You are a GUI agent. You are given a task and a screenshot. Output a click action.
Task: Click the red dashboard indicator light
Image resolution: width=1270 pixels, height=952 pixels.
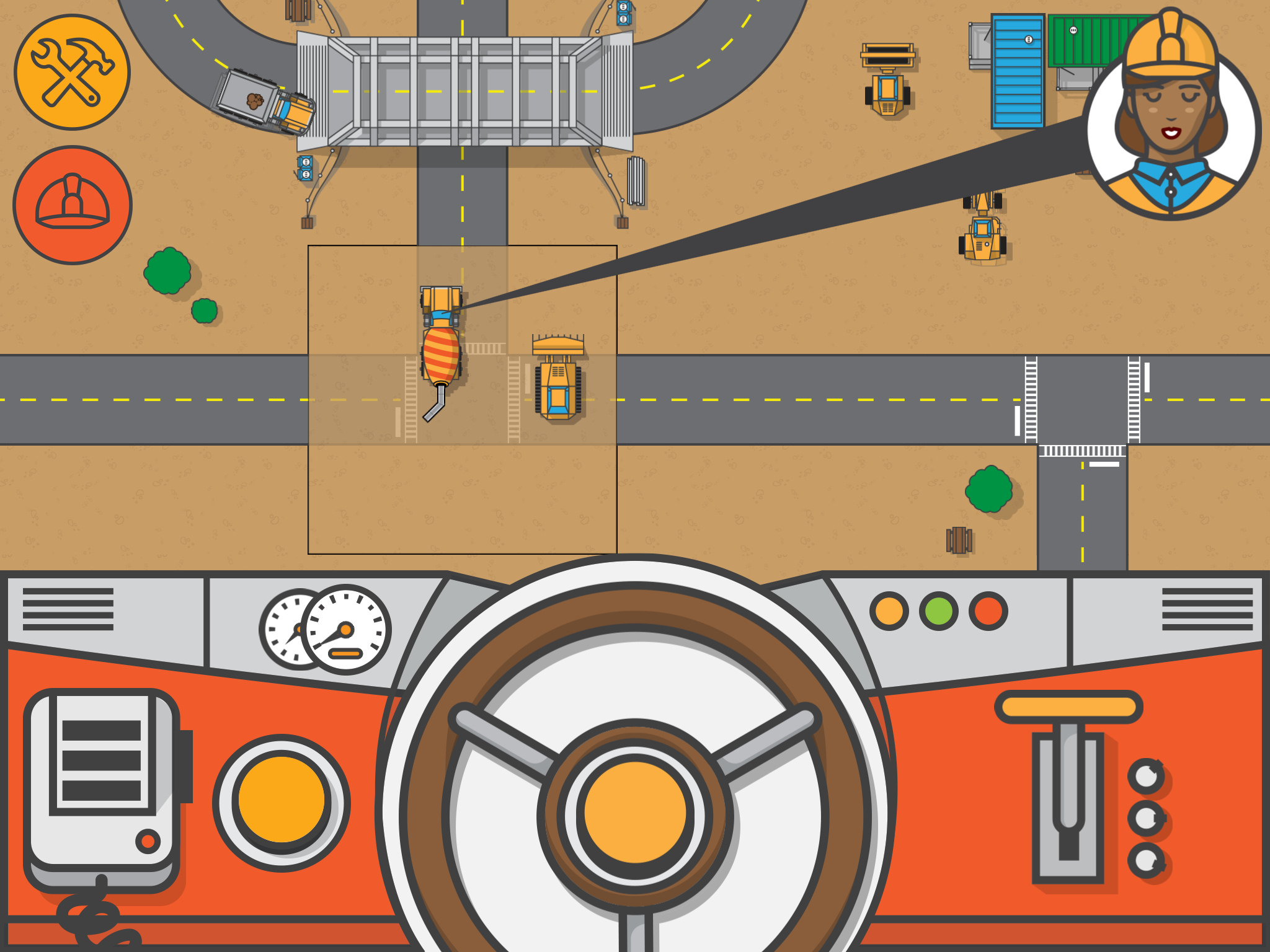coord(988,611)
